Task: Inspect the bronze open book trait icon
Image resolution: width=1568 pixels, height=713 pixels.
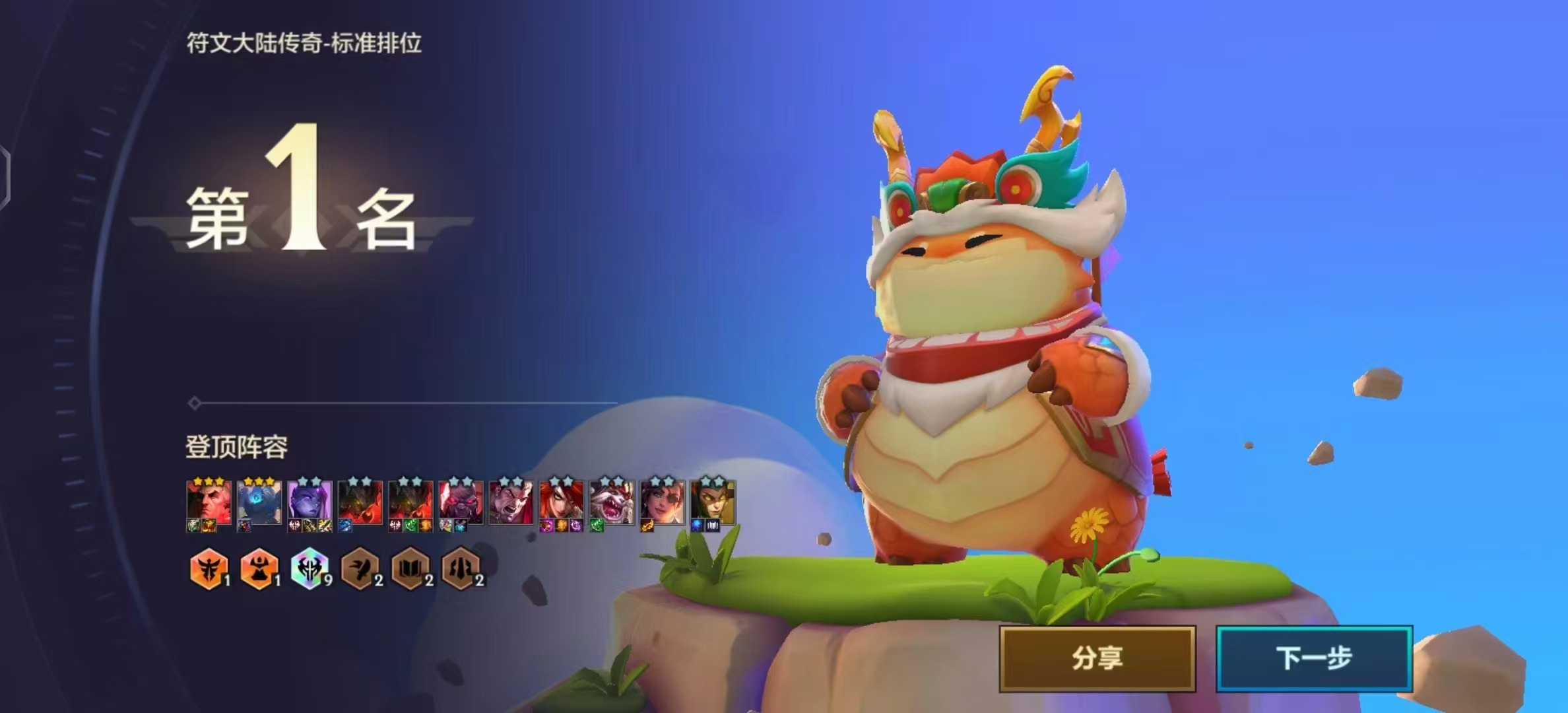Action: (410, 568)
